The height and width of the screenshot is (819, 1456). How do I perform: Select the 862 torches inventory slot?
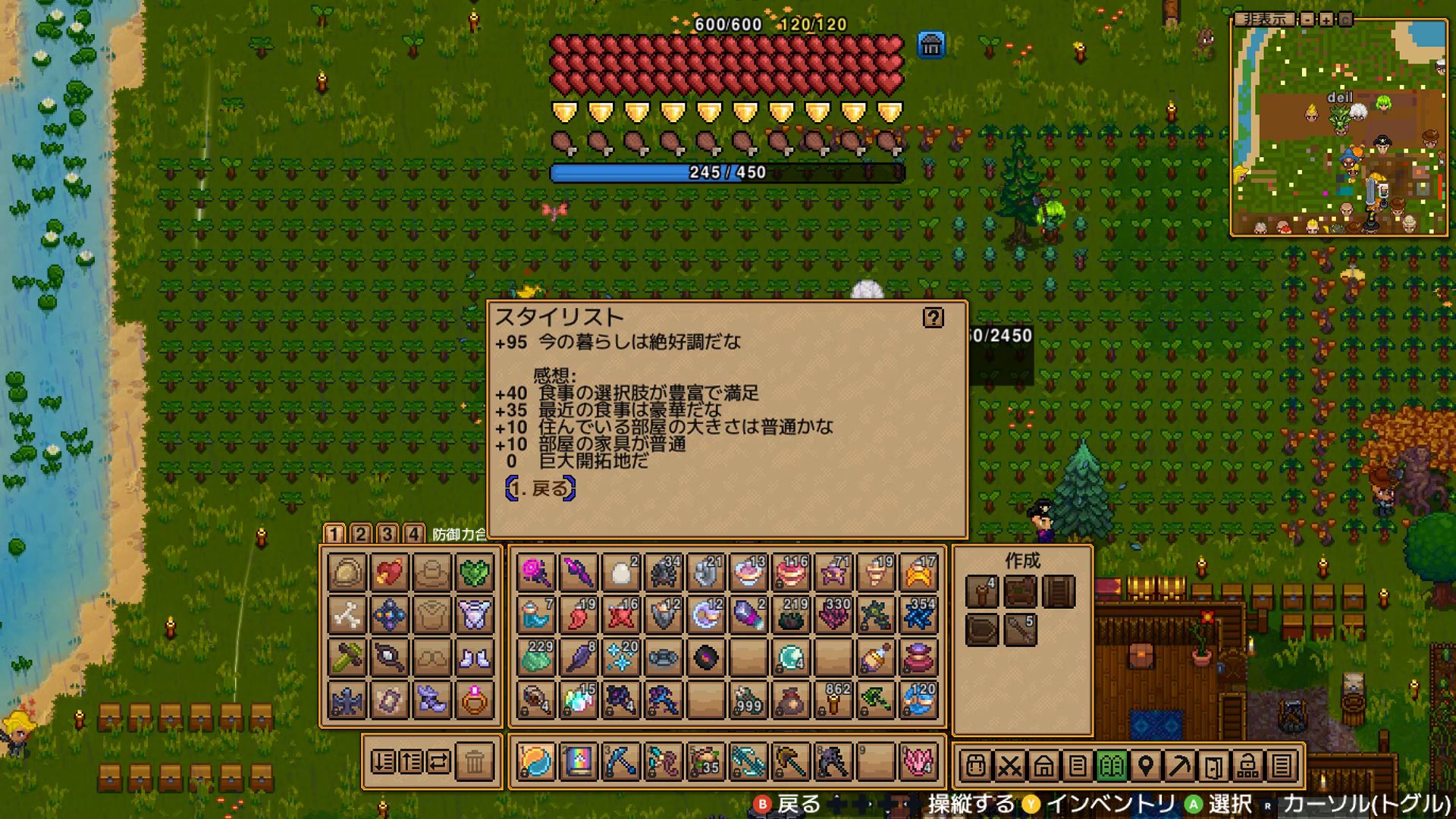pos(833,700)
